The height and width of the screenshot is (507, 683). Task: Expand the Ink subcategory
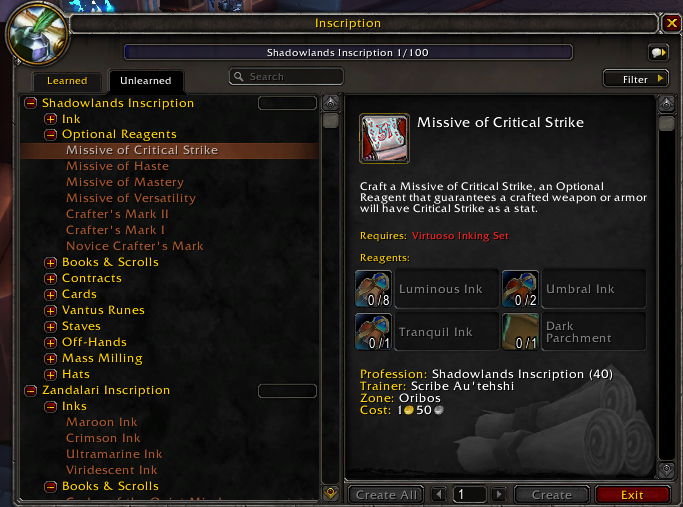pos(51,119)
